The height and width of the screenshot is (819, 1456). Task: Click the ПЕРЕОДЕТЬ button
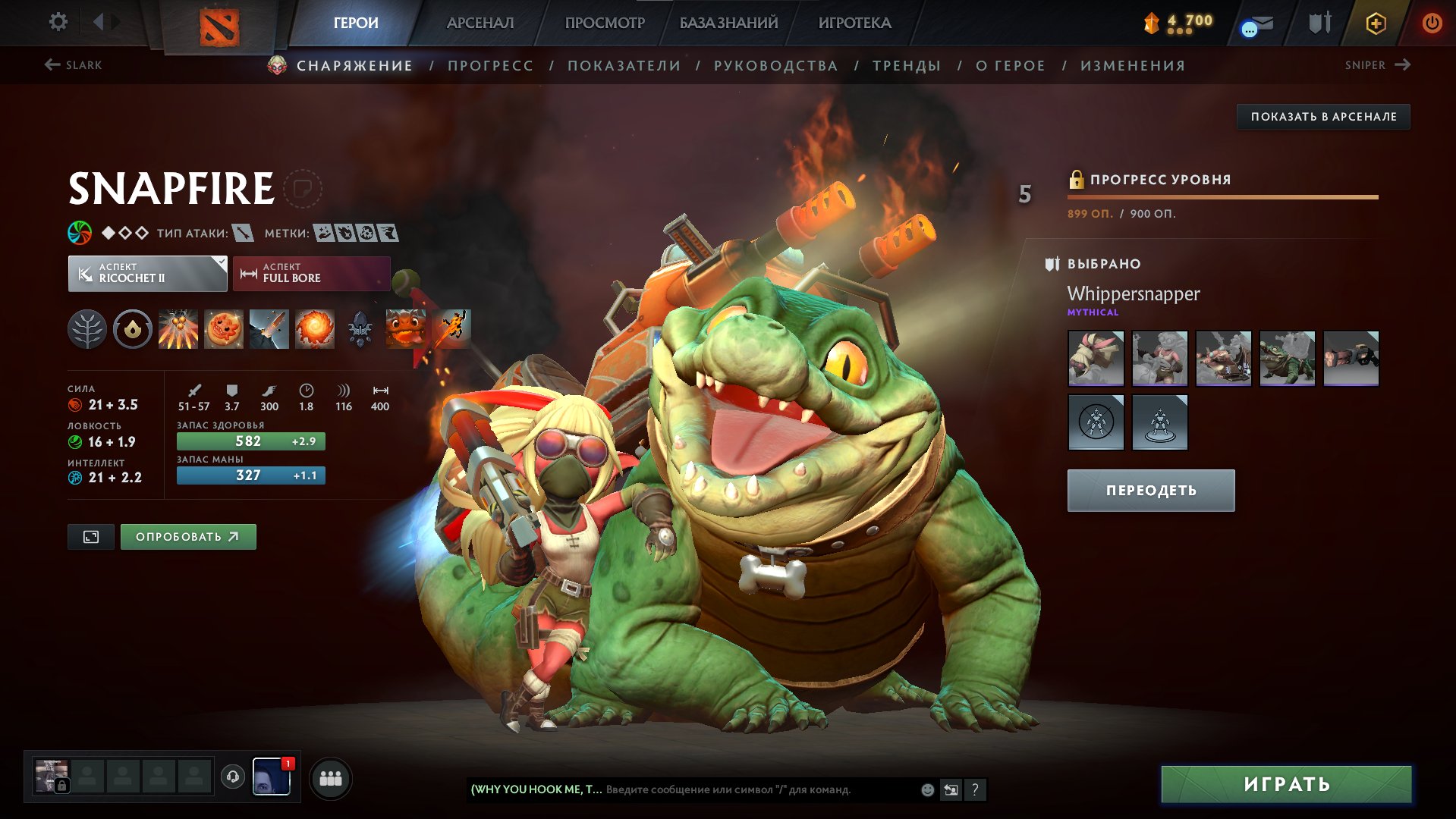click(x=1150, y=490)
